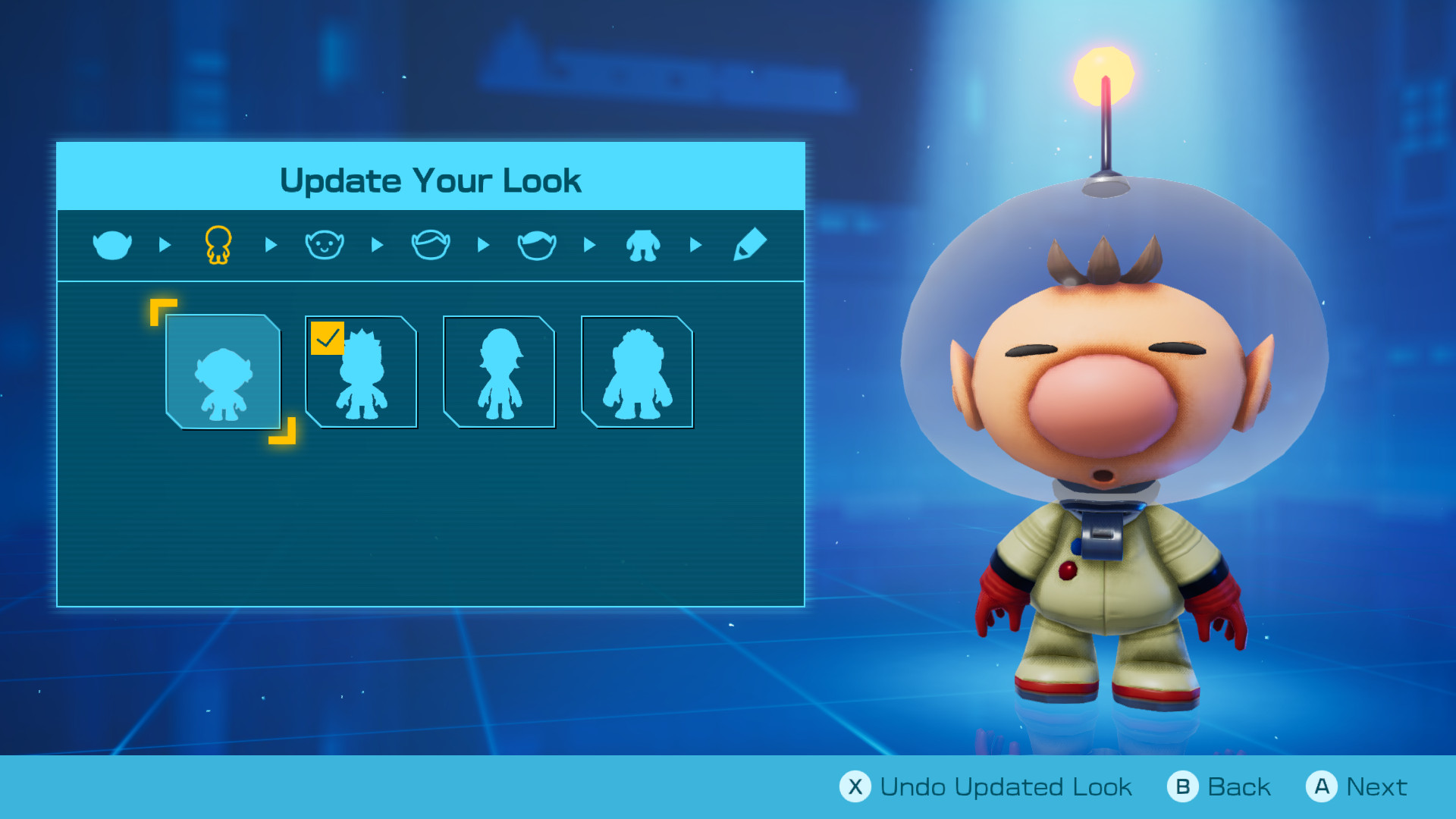This screenshot has height=819, width=1456.
Task: Select the hairstyle category icon
Action: click(x=536, y=244)
